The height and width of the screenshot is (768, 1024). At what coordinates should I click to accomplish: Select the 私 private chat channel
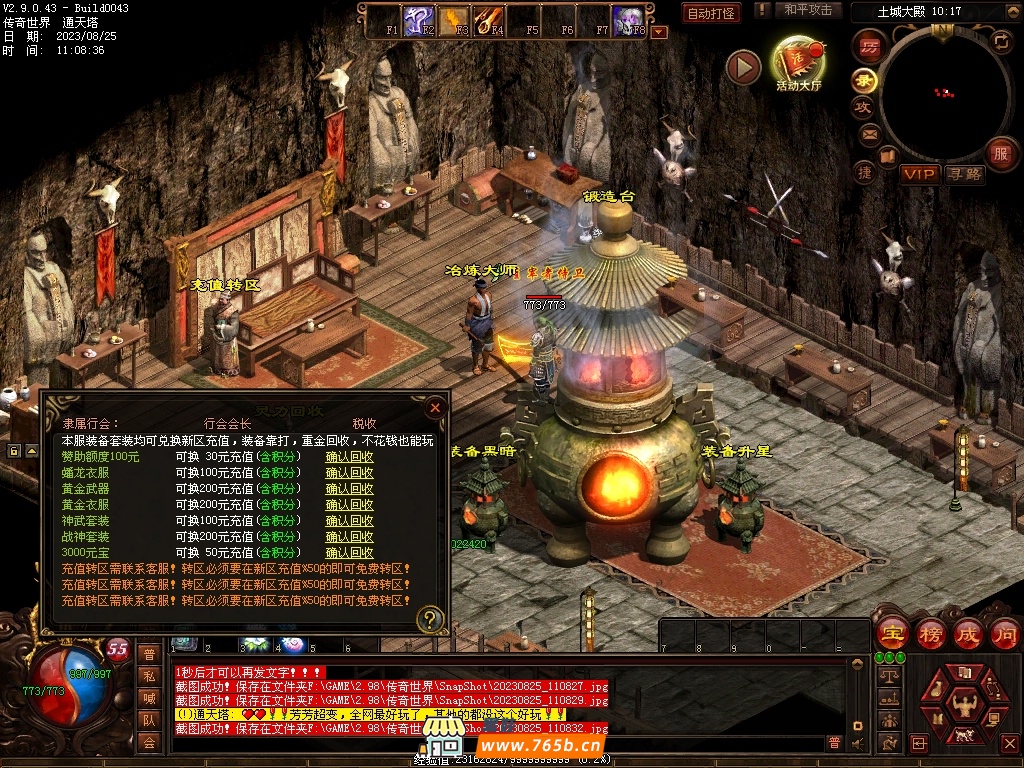click(149, 676)
